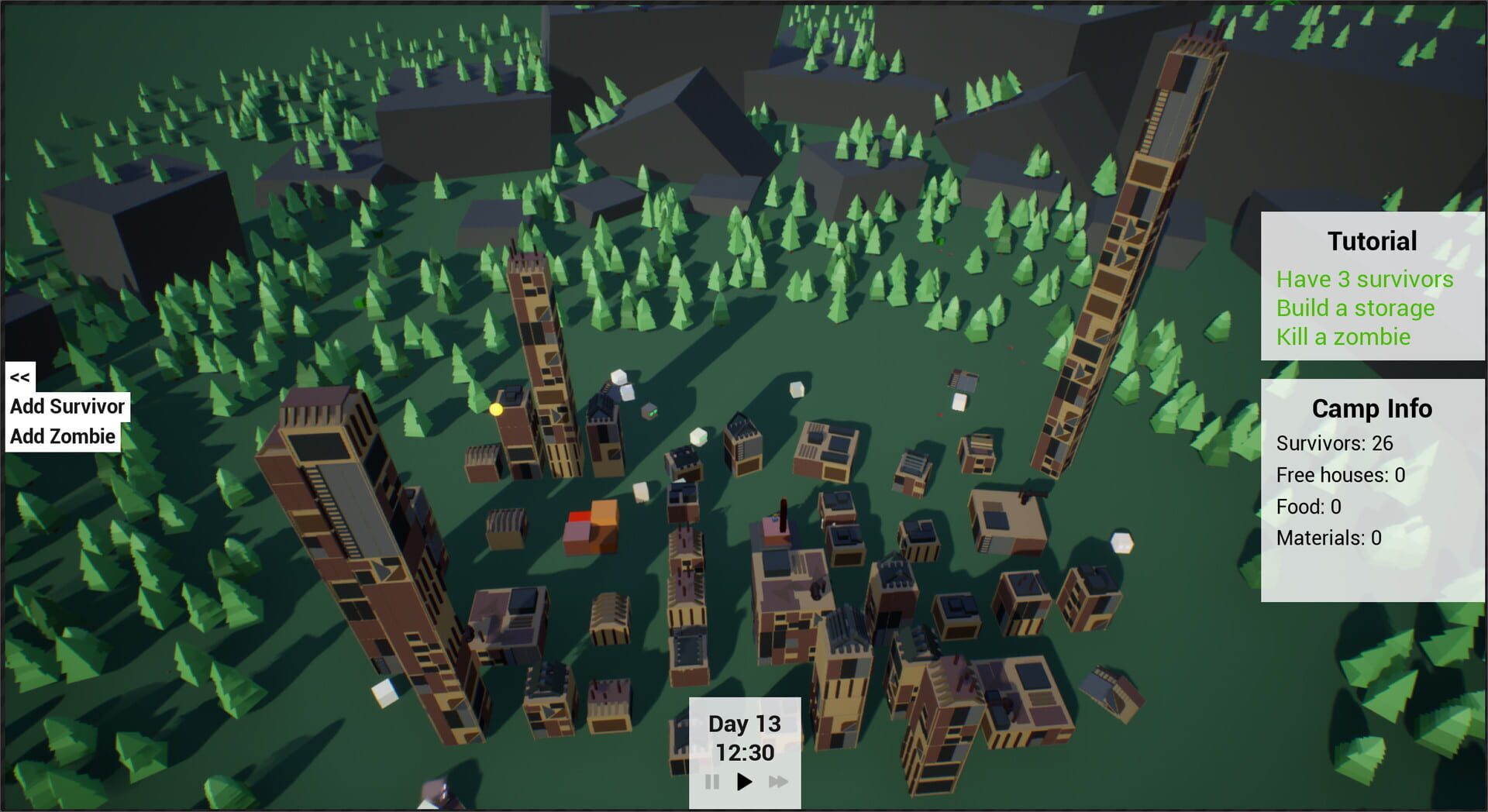
Task: Click the 'Build a storage' tutorial objective
Action: [x=1356, y=308]
